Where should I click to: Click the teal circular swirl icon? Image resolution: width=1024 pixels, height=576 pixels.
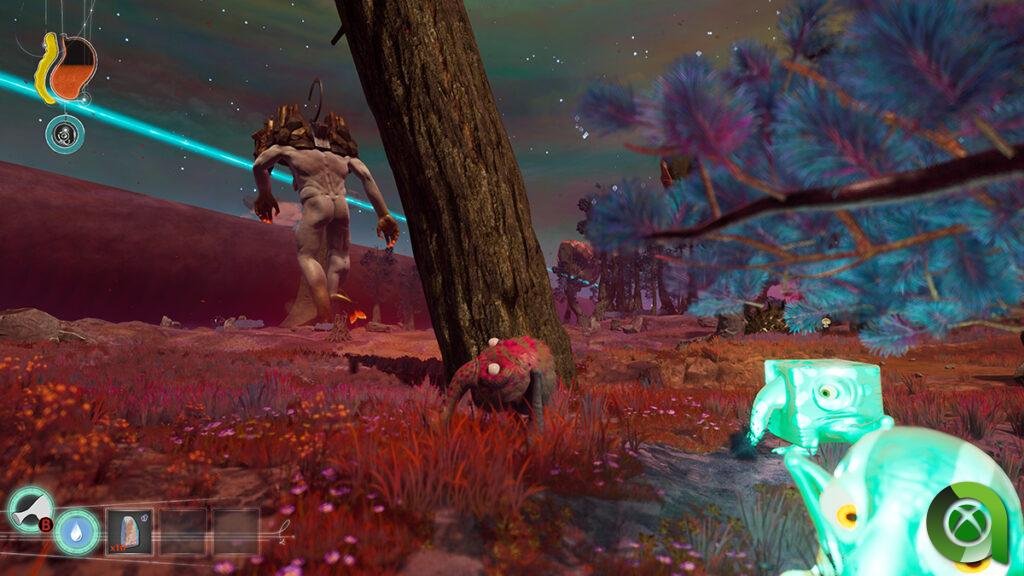pyautogui.click(x=64, y=134)
